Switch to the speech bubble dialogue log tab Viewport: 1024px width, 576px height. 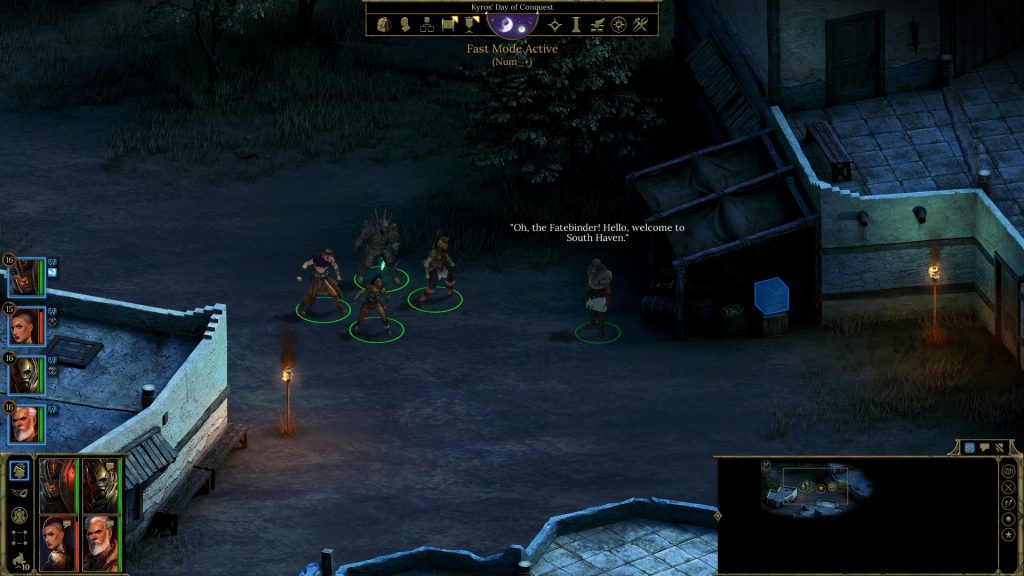(984, 447)
